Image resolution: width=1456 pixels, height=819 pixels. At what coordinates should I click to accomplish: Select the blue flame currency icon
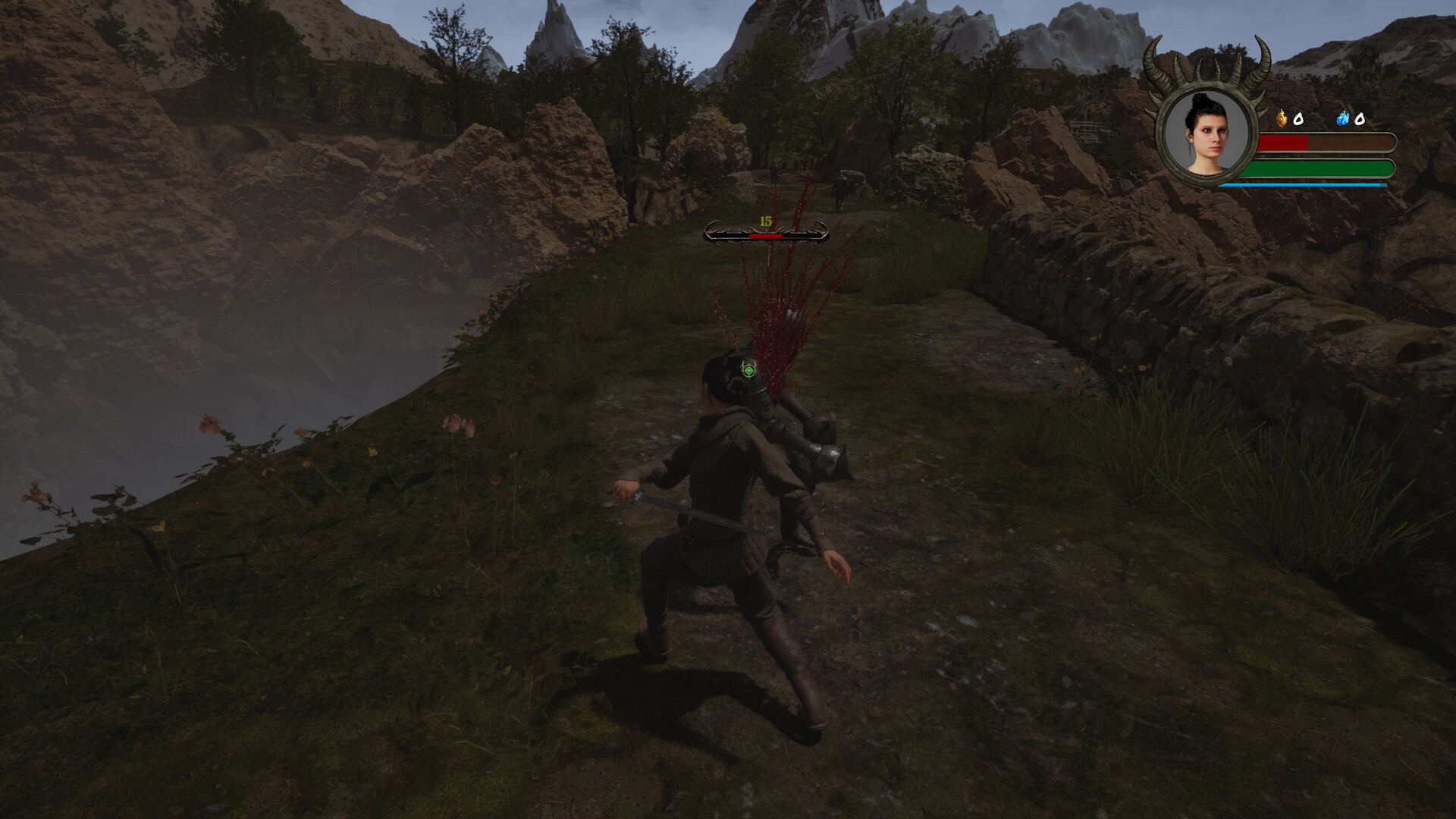tap(1343, 118)
